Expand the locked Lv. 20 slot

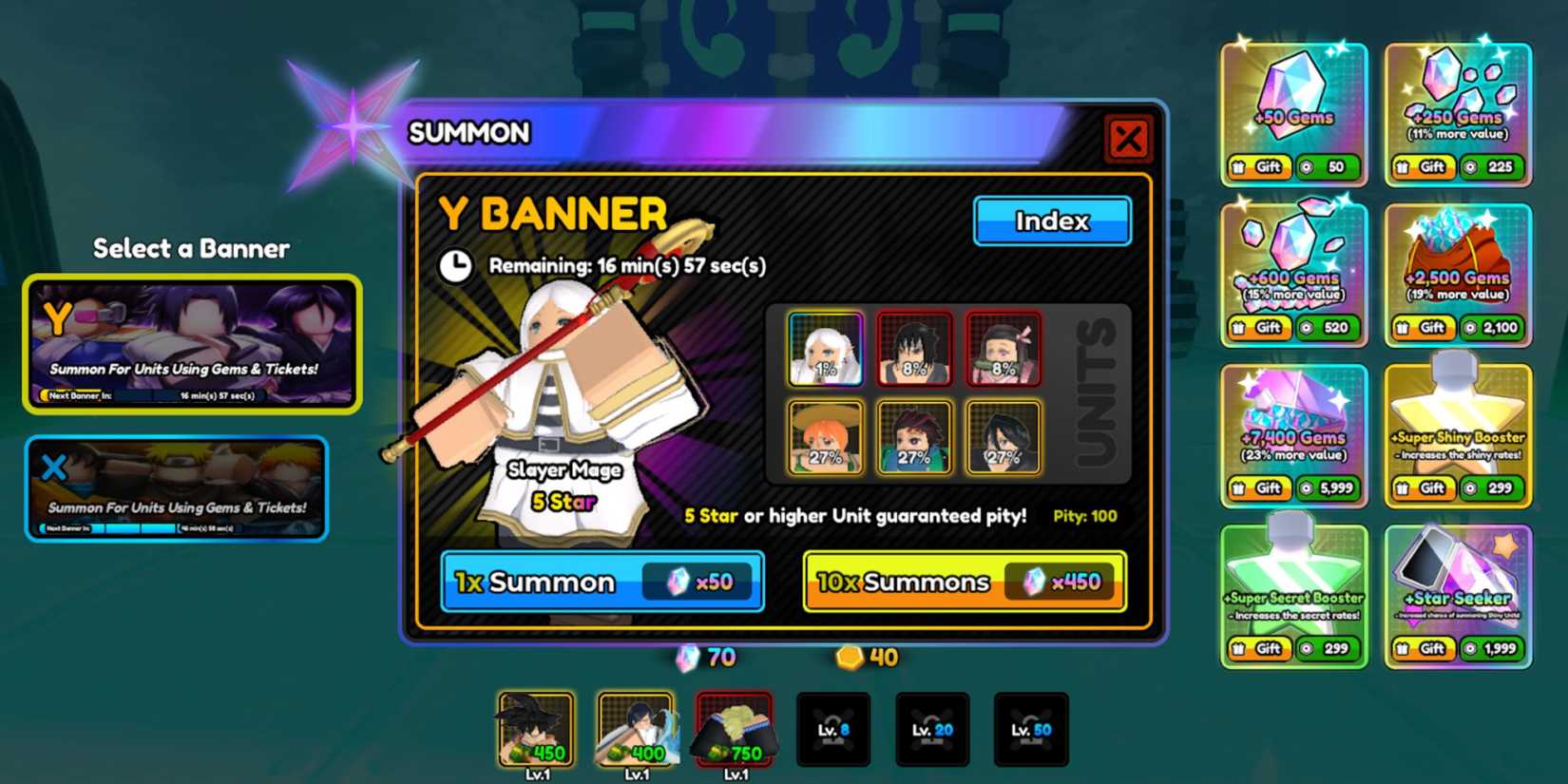pos(933,727)
